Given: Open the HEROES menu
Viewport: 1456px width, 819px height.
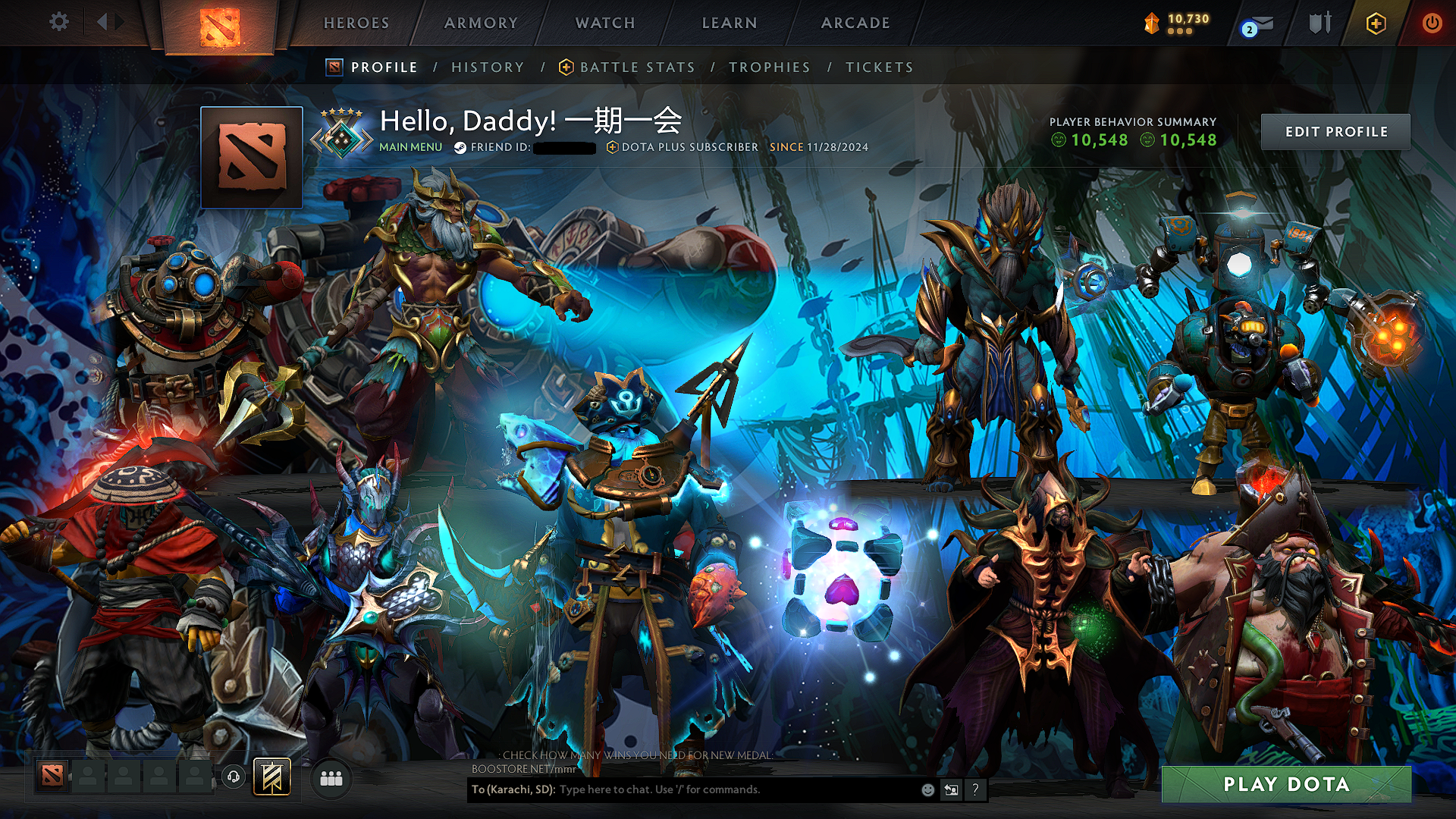Looking at the screenshot, I should (356, 23).
